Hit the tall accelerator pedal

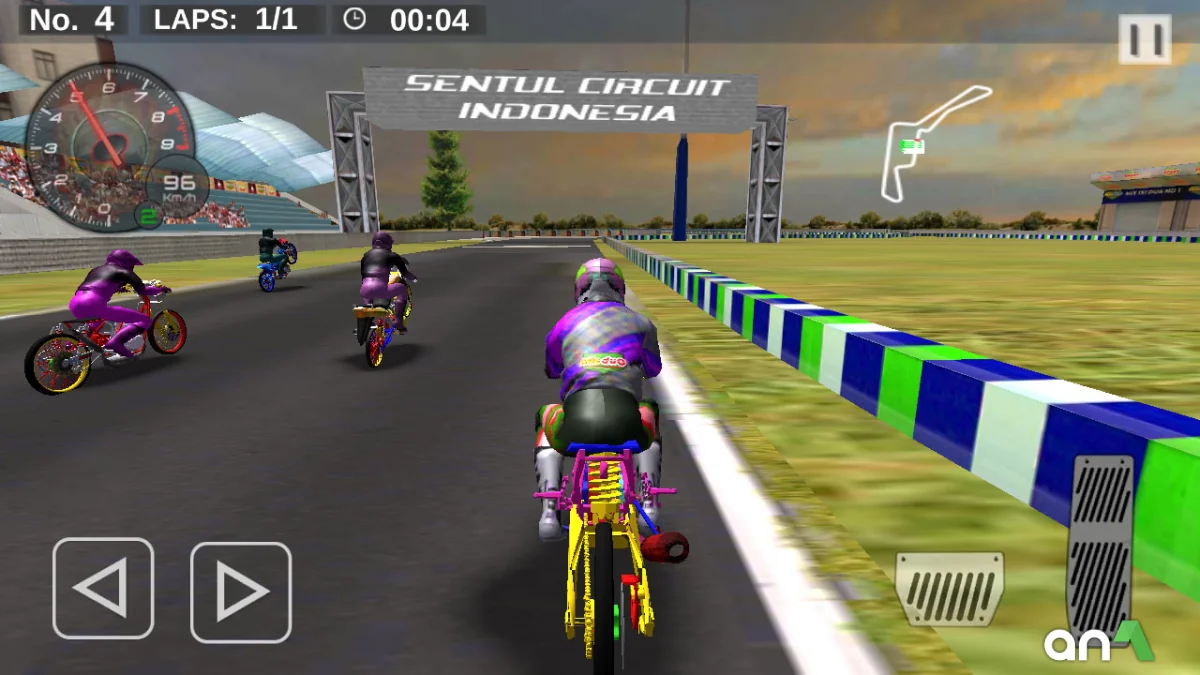coord(1101,545)
